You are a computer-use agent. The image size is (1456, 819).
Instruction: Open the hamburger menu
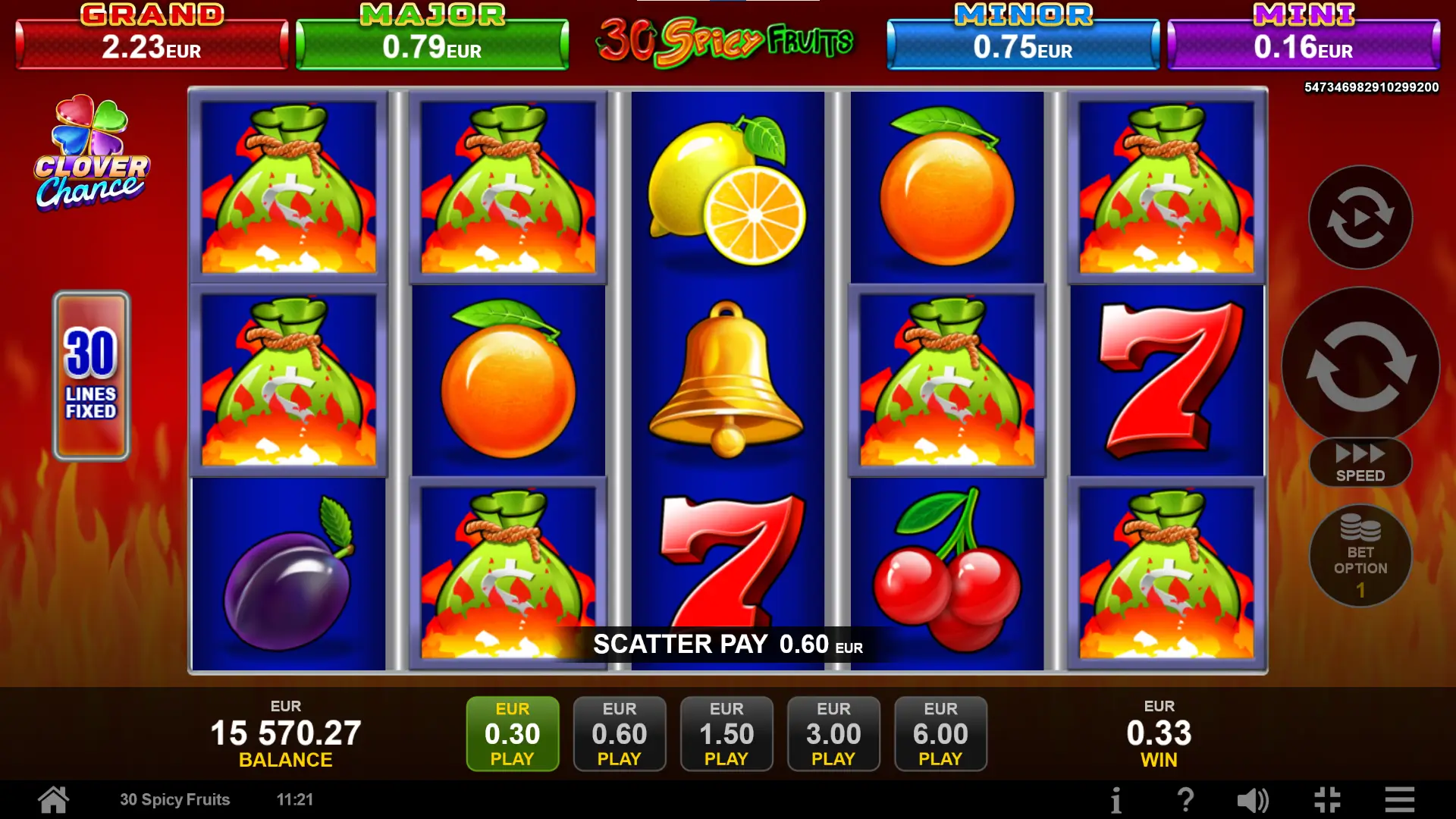(x=1398, y=799)
